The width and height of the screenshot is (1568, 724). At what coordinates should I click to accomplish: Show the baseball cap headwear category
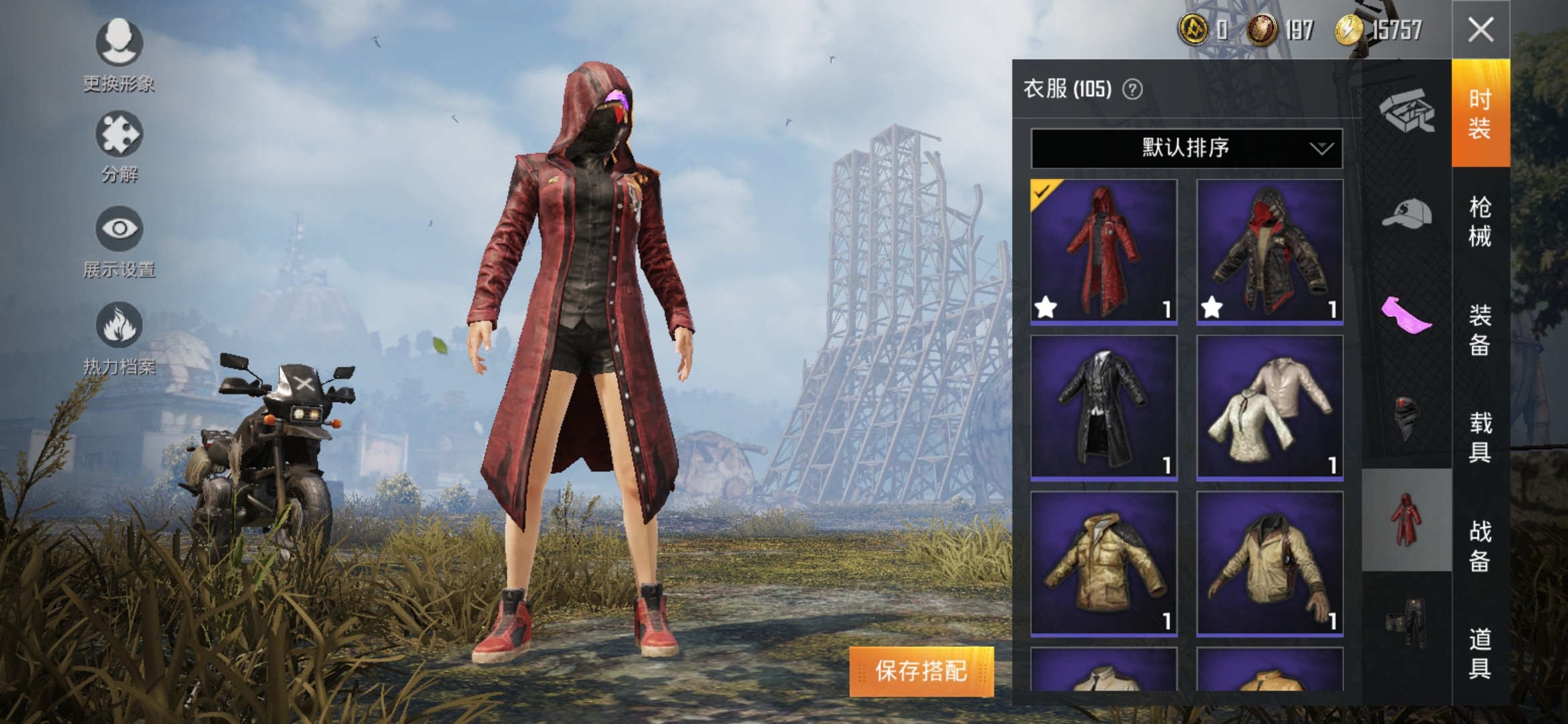(x=1407, y=213)
